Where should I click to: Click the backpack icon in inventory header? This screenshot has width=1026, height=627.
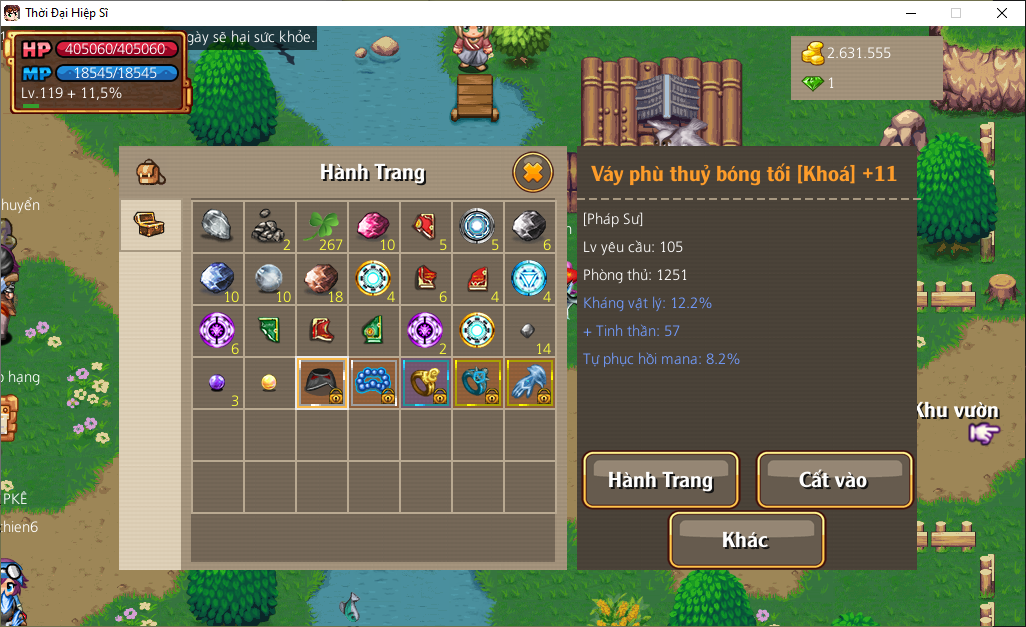click(x=151, y=172)
